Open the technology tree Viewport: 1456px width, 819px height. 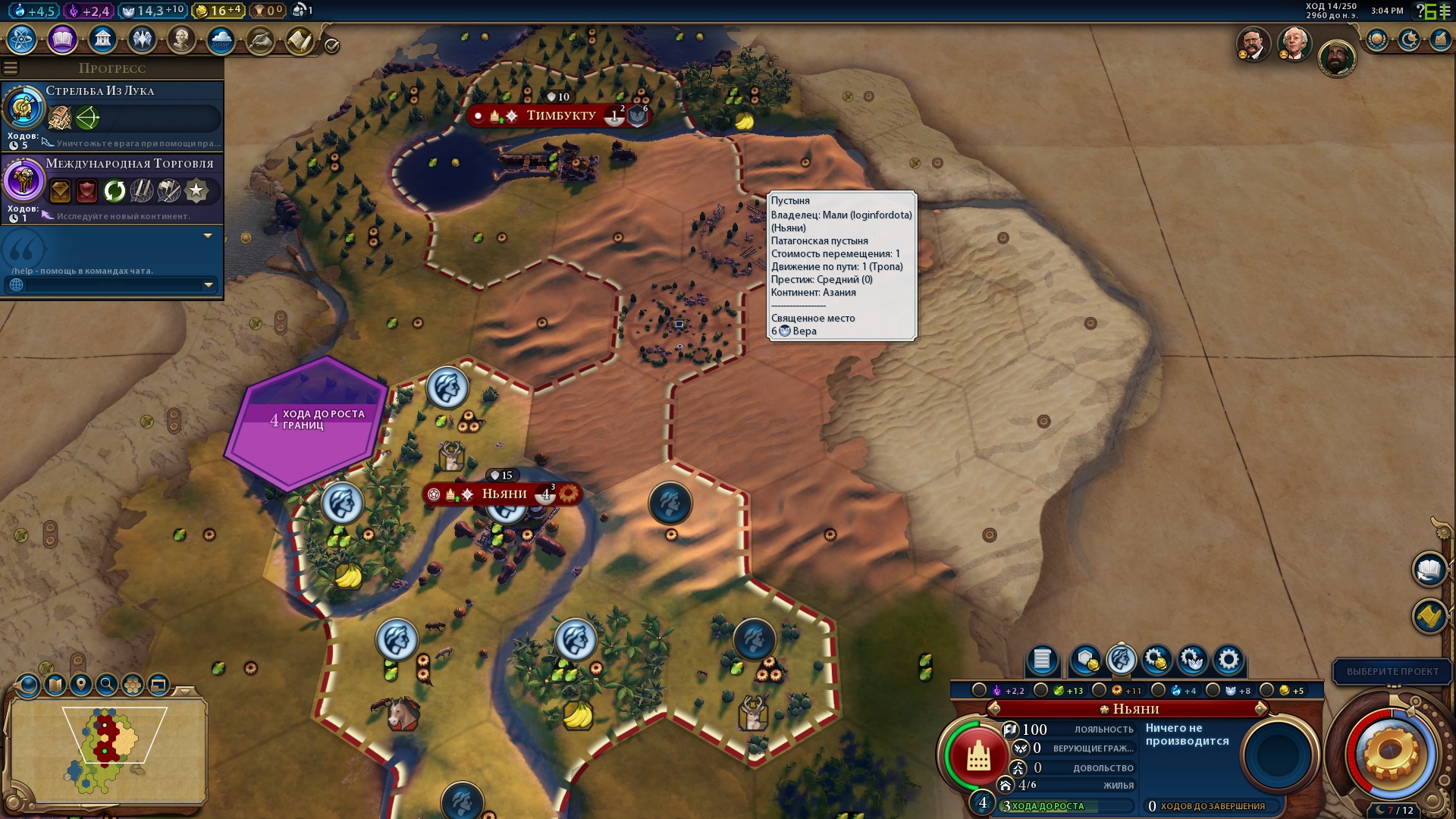pos(23,39)
